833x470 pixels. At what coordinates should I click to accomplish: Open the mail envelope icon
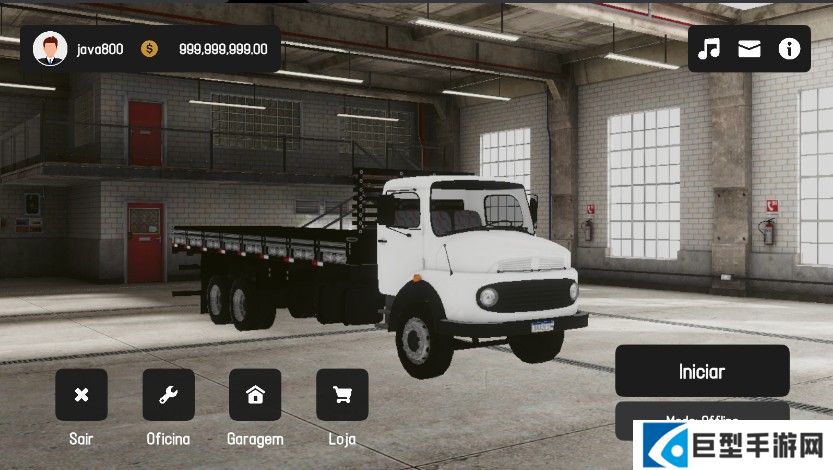coord(749,49)
